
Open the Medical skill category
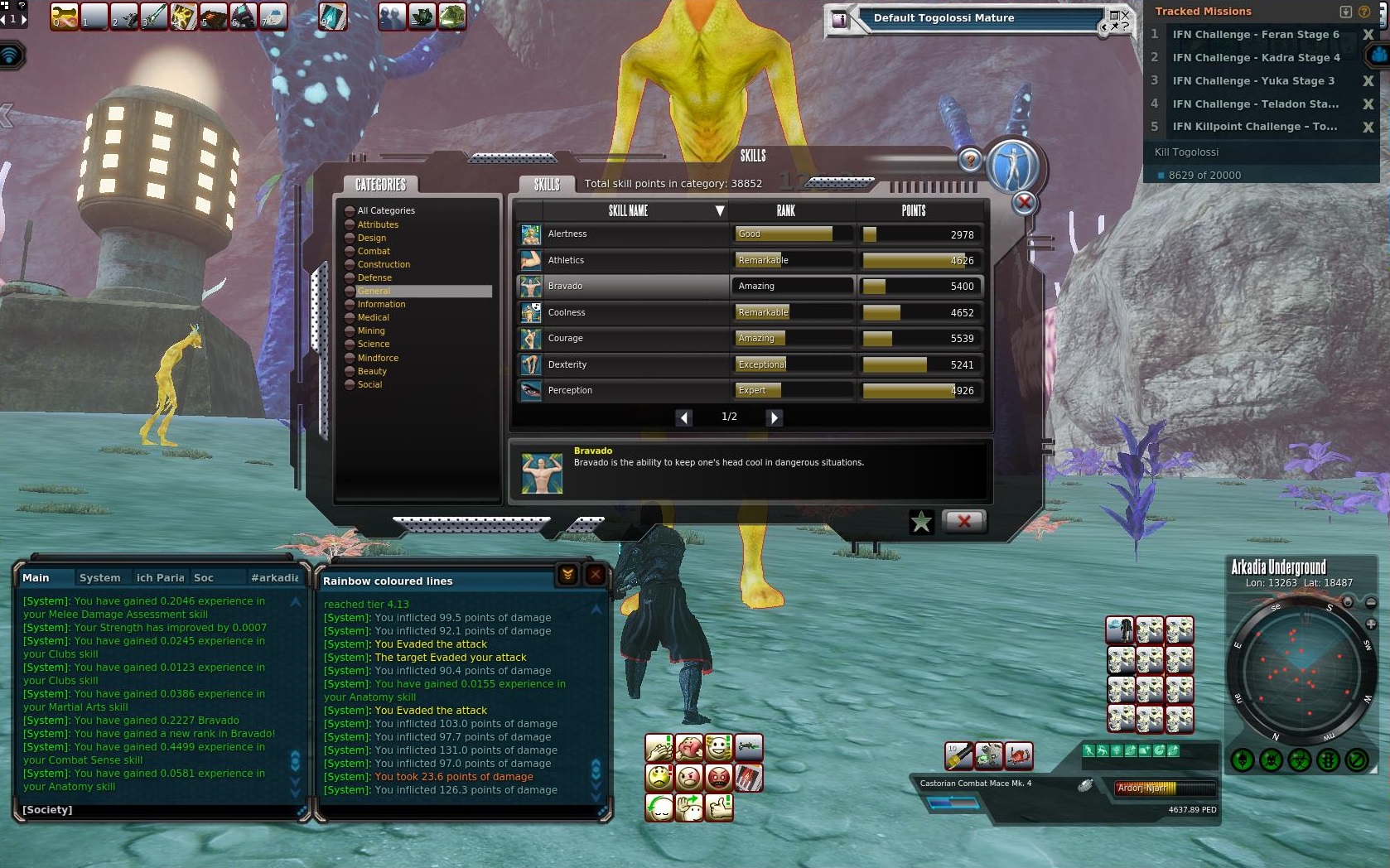click(373, 317)
